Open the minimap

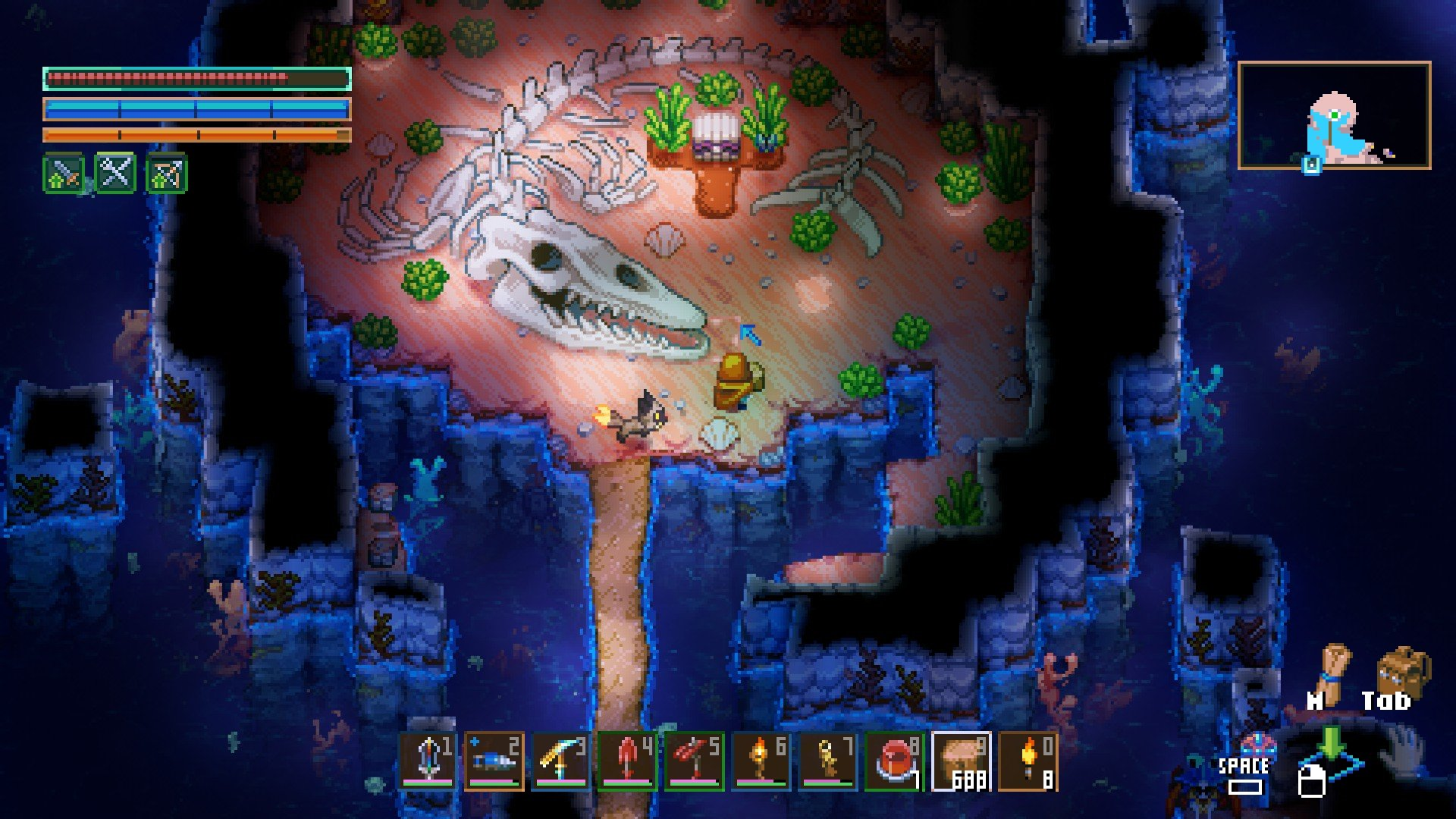click(x=1334, y=115)
